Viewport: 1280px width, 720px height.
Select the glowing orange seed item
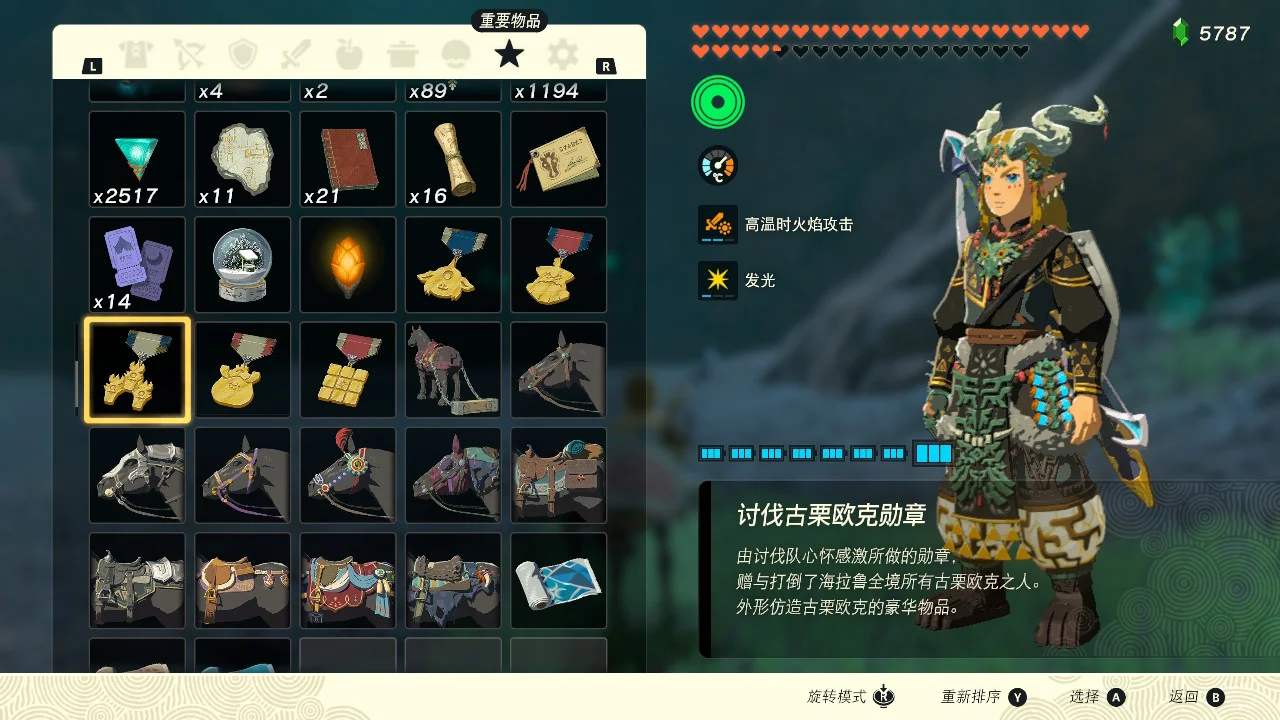point(348,265)
